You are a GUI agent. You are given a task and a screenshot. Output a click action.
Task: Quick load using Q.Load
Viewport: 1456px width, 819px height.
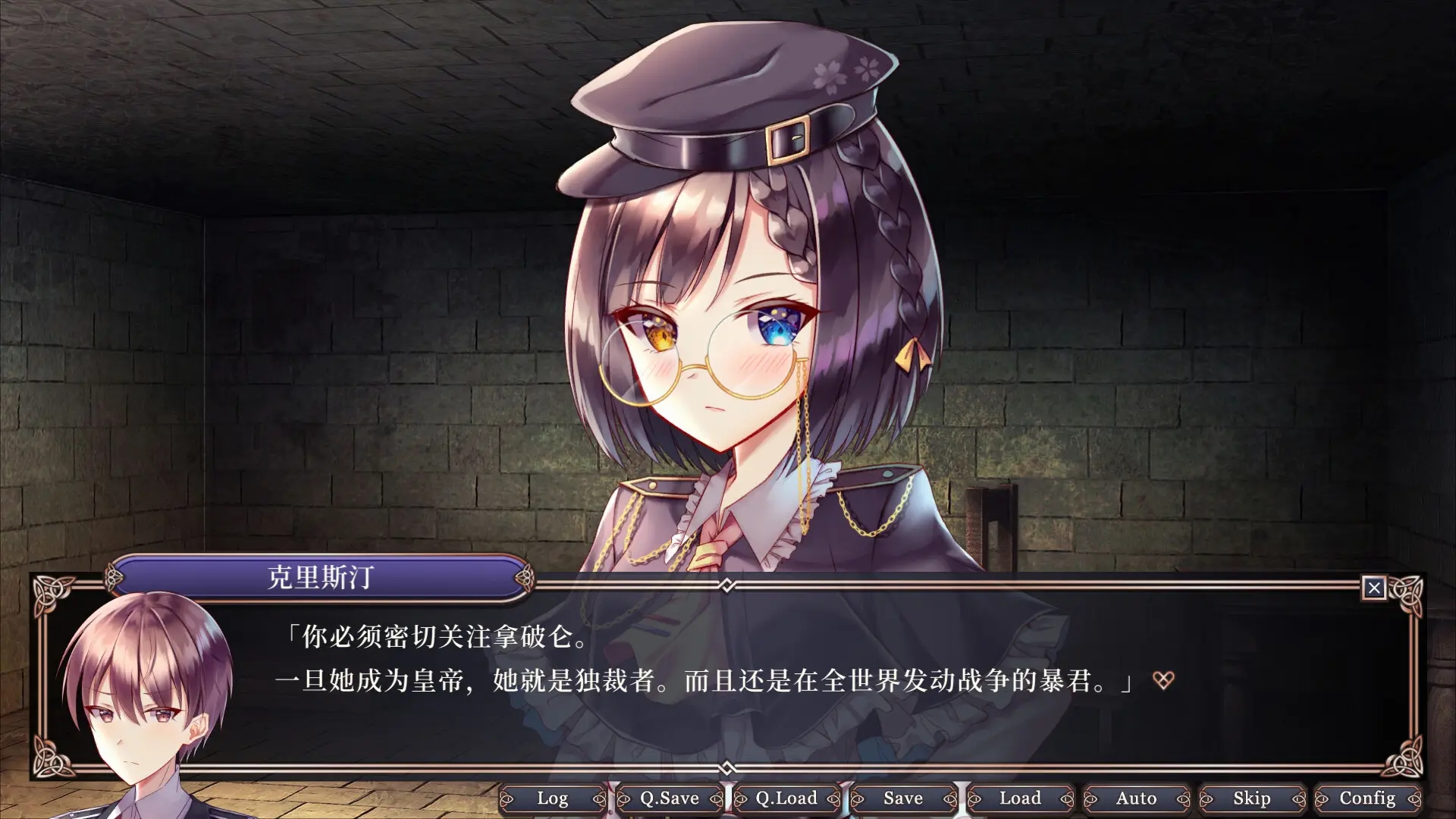786,799
